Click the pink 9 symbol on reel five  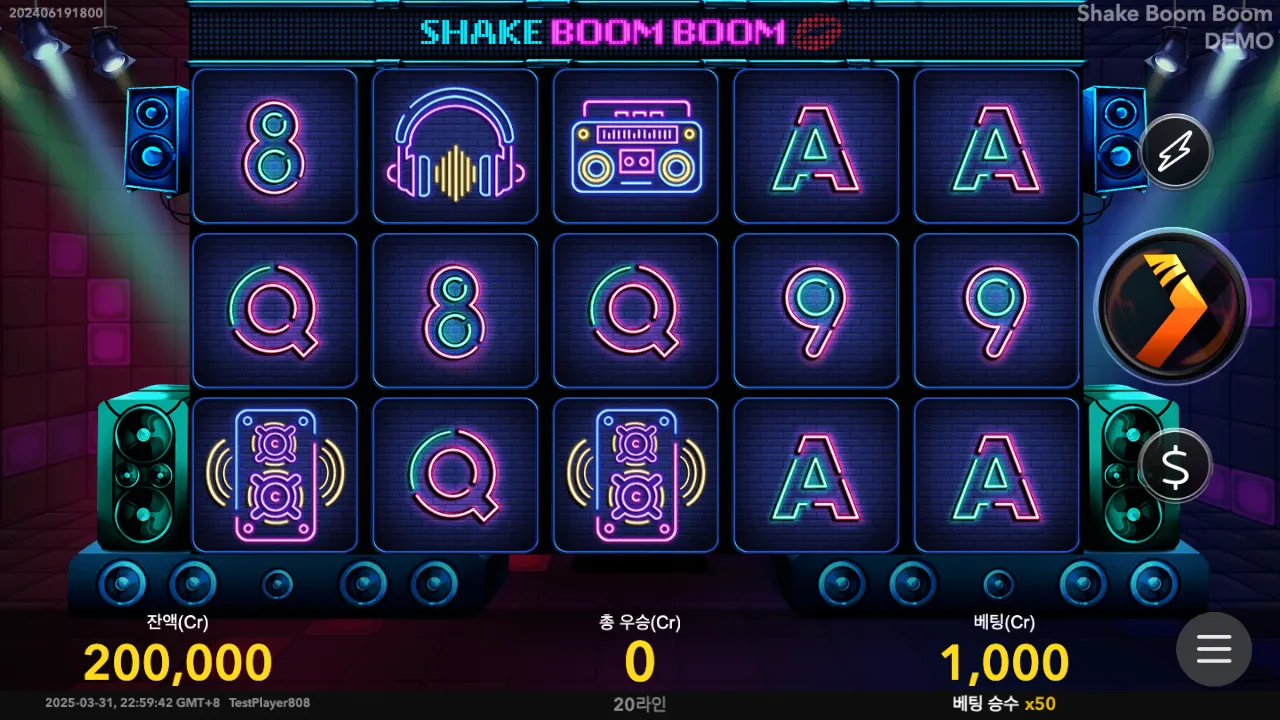[x=995, y=310]
